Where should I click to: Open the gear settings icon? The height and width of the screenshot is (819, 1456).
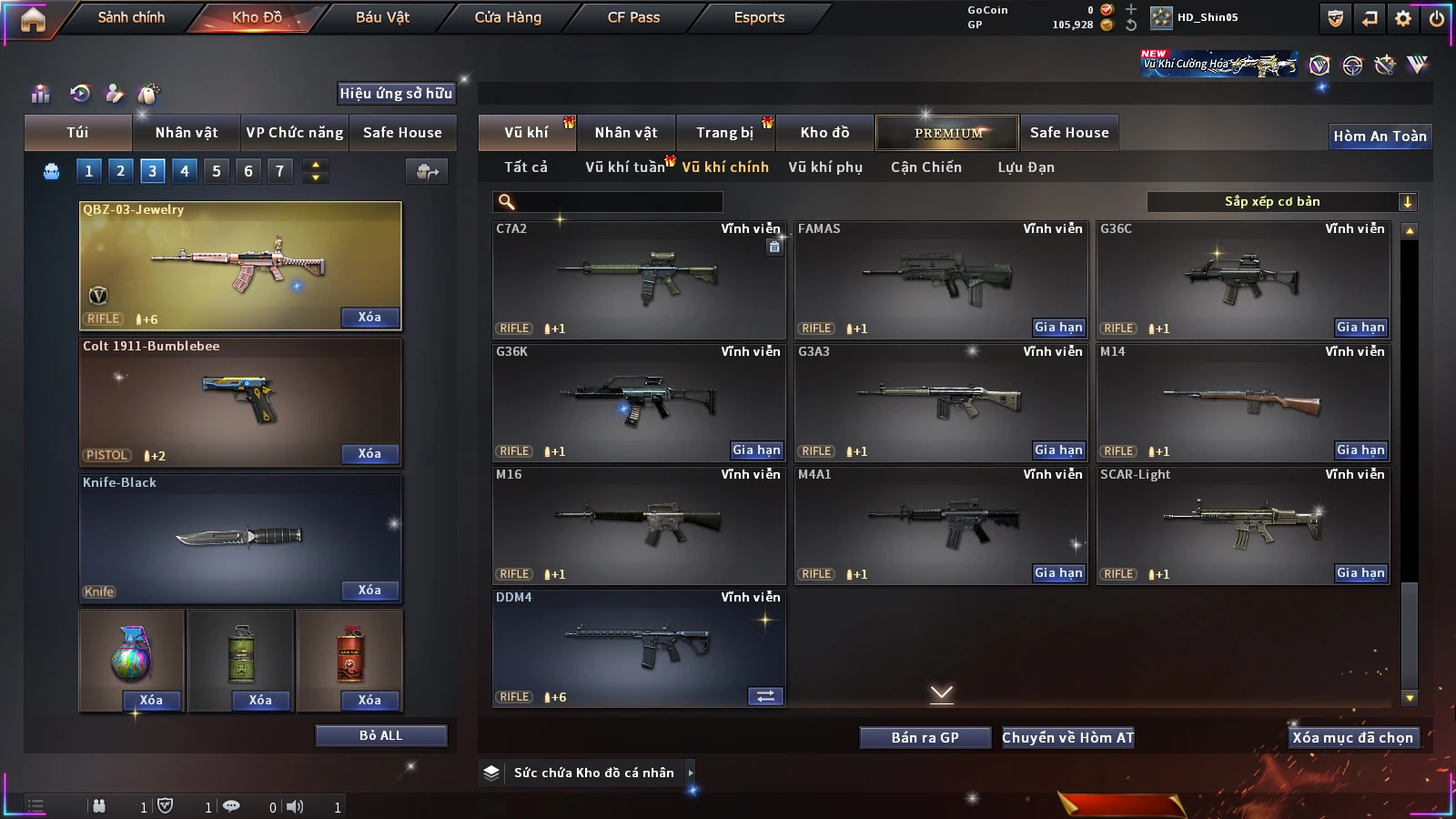click(x=1403, y=17)
